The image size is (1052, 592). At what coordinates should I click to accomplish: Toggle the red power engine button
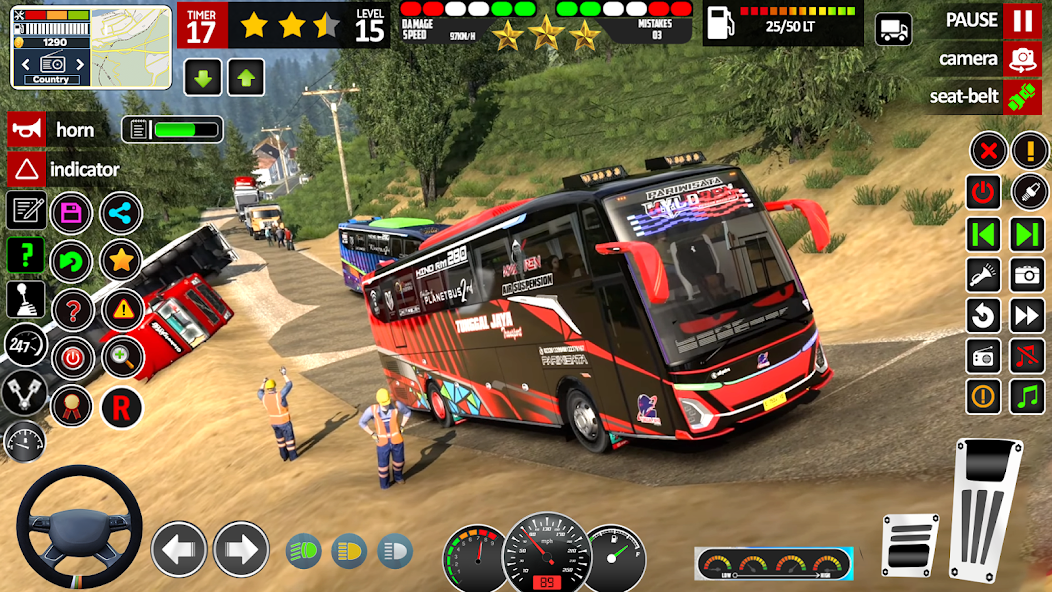[x=984, y=192]
